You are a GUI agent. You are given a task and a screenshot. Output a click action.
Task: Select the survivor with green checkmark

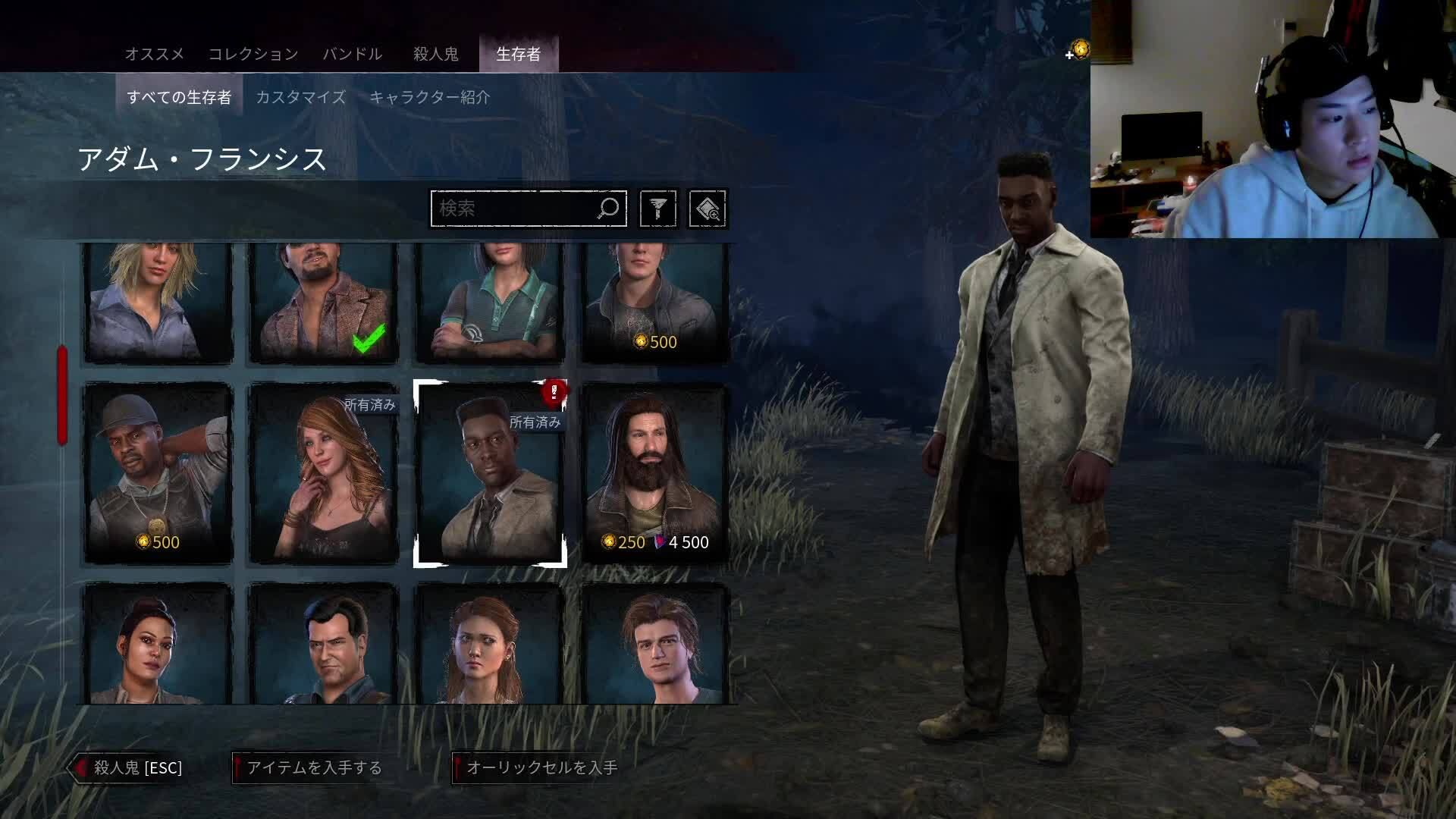pos(324,303)
